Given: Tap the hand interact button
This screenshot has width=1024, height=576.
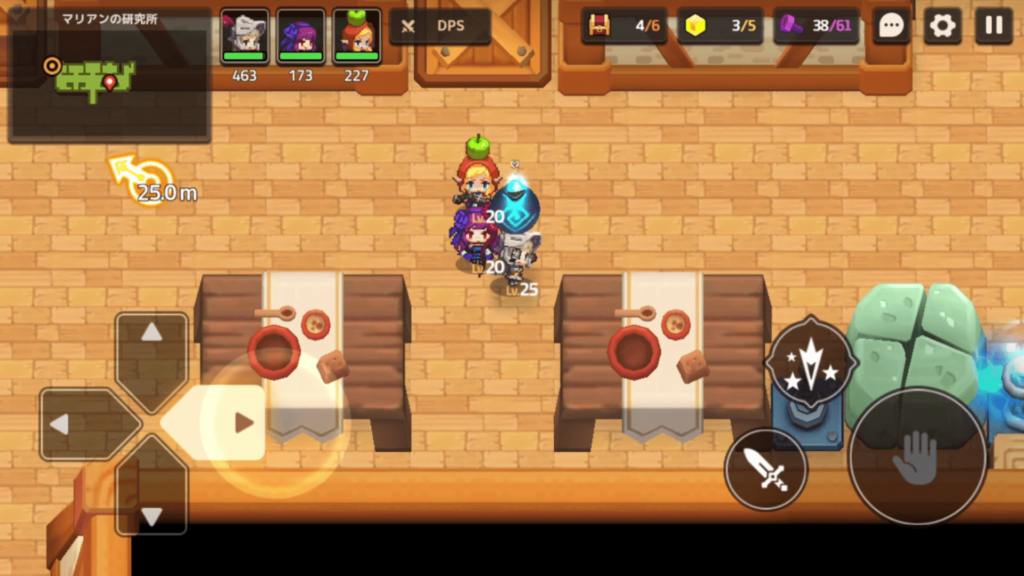Looking at the screenshot, I should click(917, 456).
